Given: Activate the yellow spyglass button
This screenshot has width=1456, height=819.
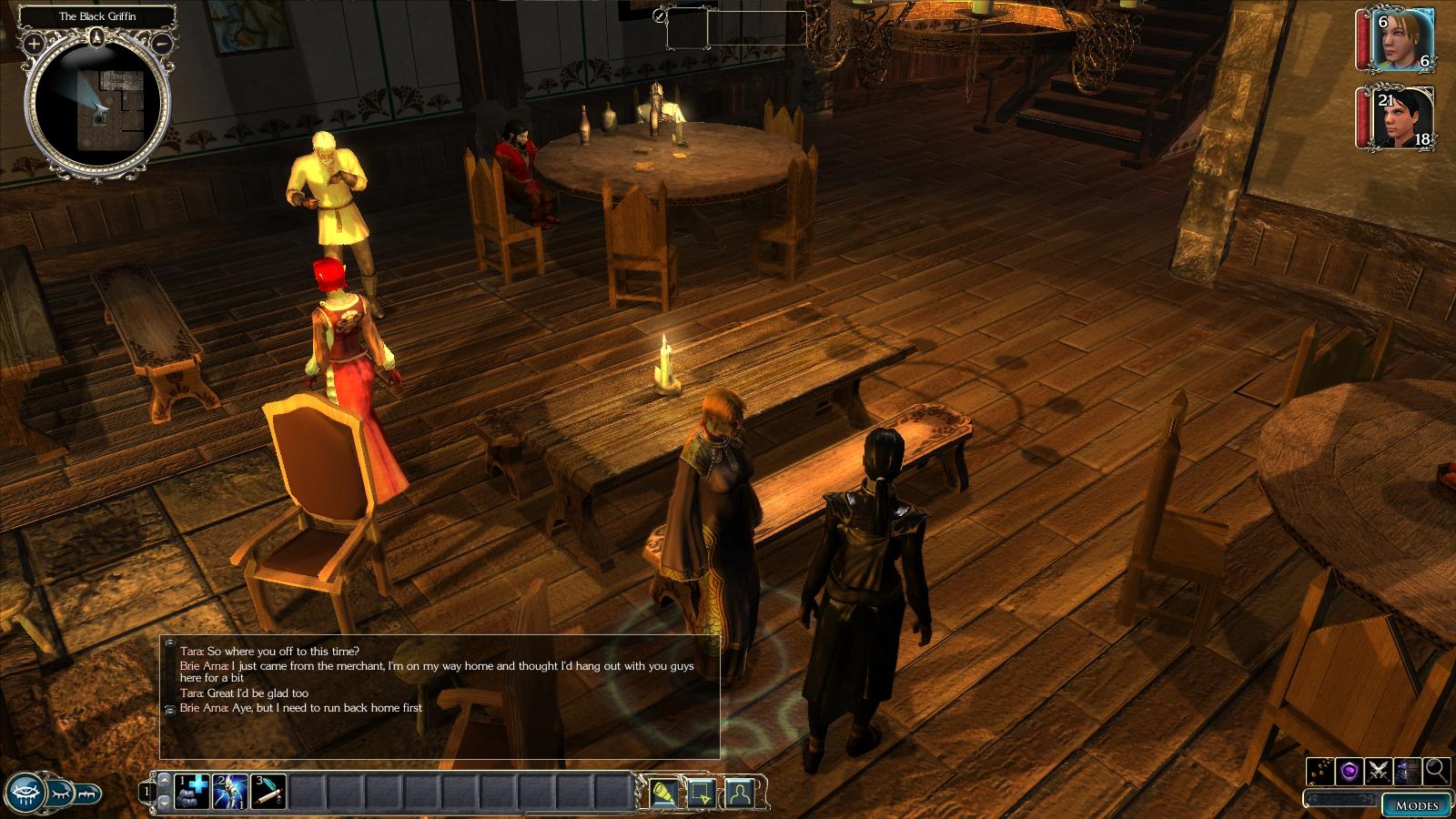Looking at the screenshot, I should pos(664,793).
